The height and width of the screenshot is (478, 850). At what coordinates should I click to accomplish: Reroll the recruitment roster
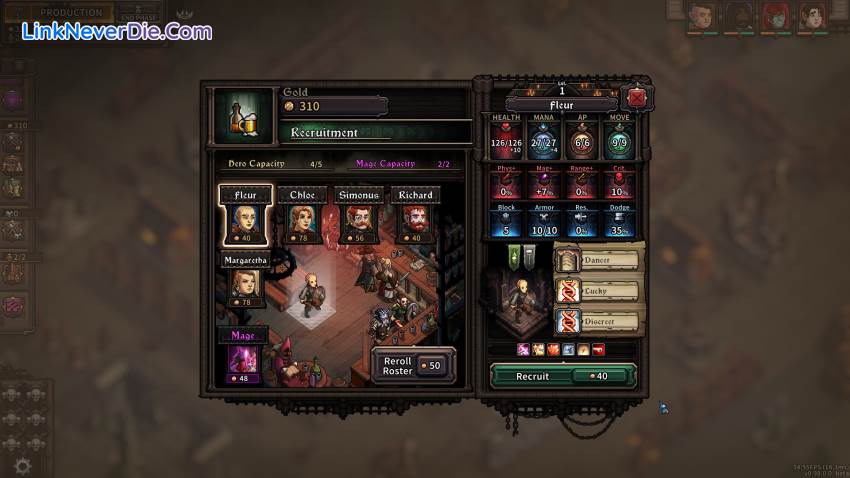coord(414,365)
